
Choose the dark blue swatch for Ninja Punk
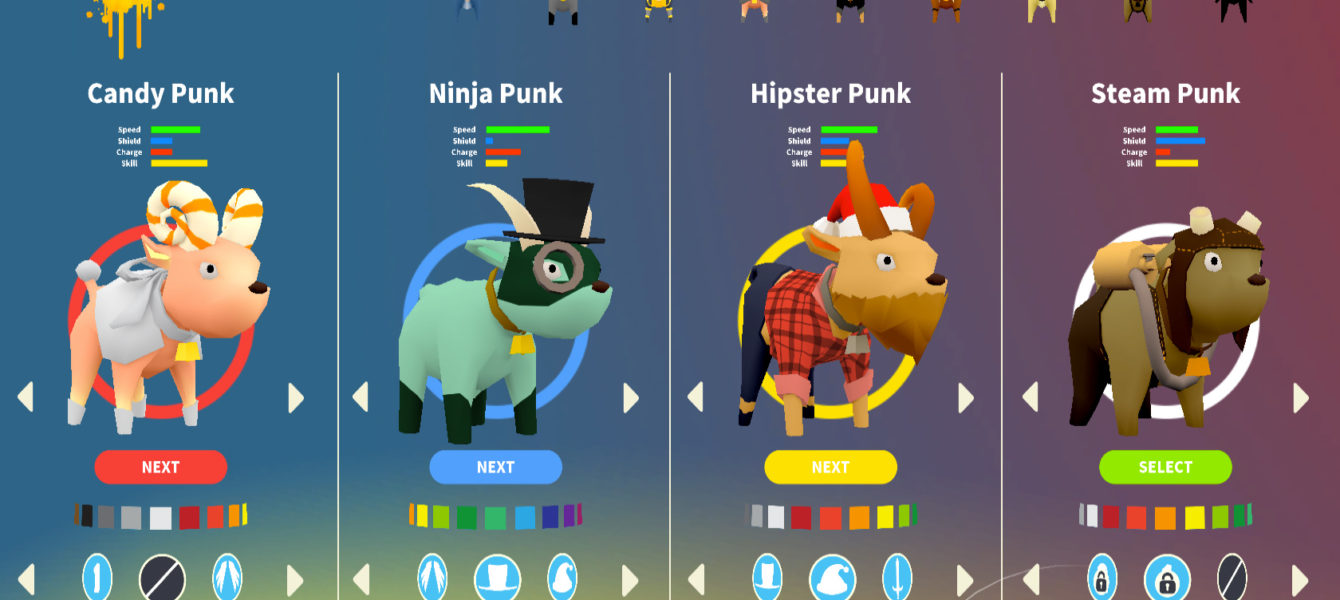[x=549, y=517]
